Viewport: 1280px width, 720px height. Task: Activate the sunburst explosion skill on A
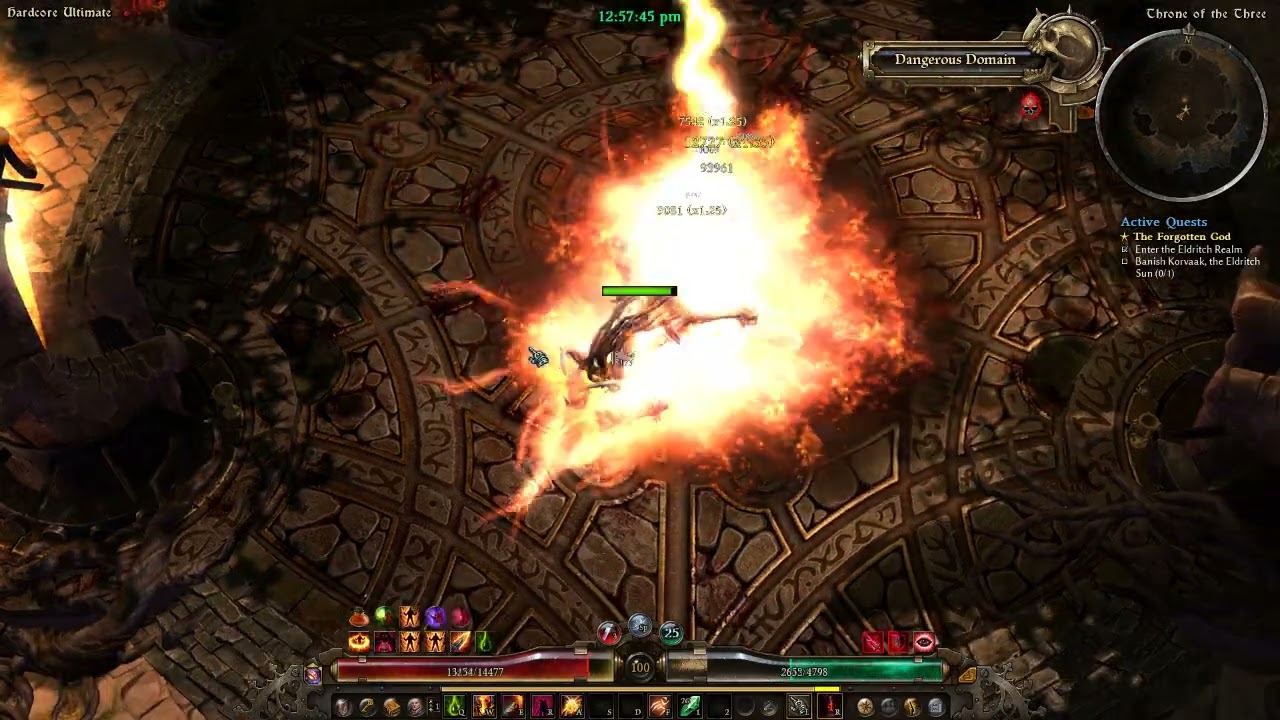572,707
